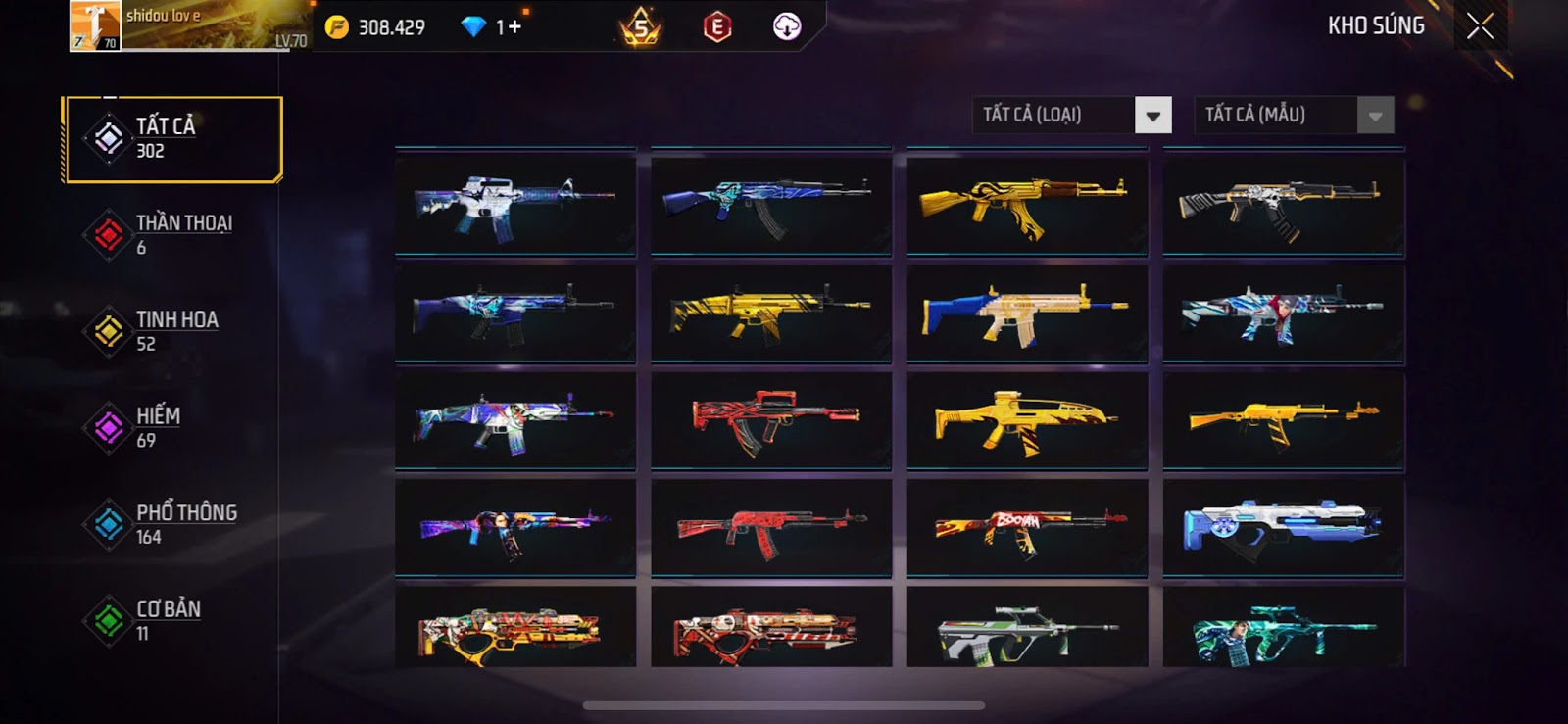This screenshot has width=1568, height=724.
Task: Select the all-gold AK47 skin
Action: coord(1026,205)
